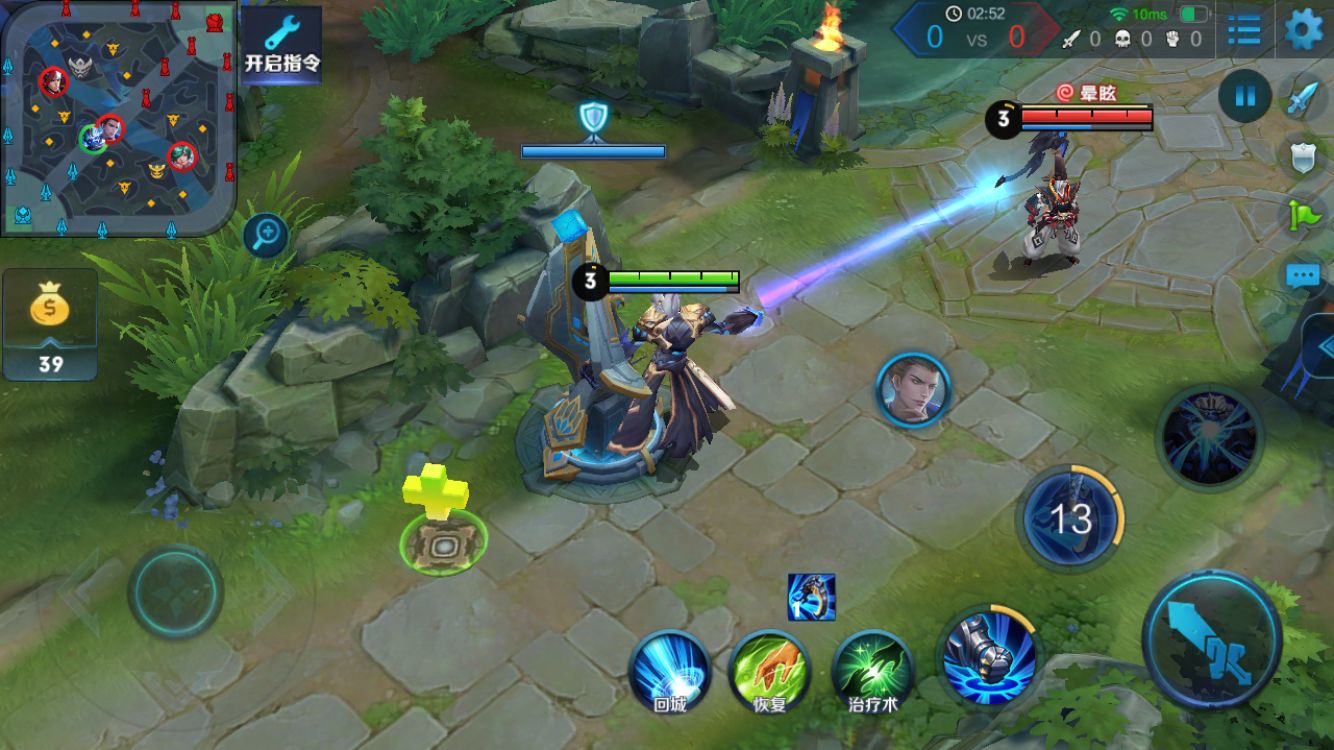Cast the 治疗术 heal spell

873,671
